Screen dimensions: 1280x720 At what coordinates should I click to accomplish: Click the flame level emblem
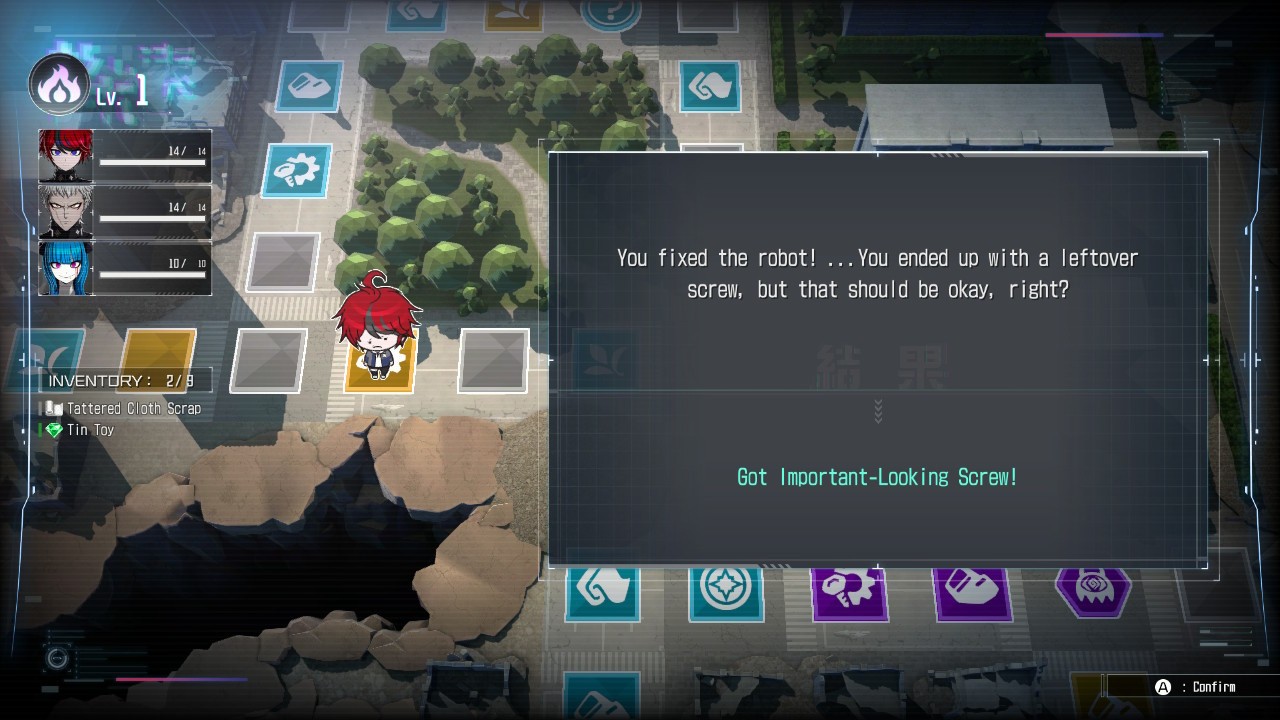point(59,85)
